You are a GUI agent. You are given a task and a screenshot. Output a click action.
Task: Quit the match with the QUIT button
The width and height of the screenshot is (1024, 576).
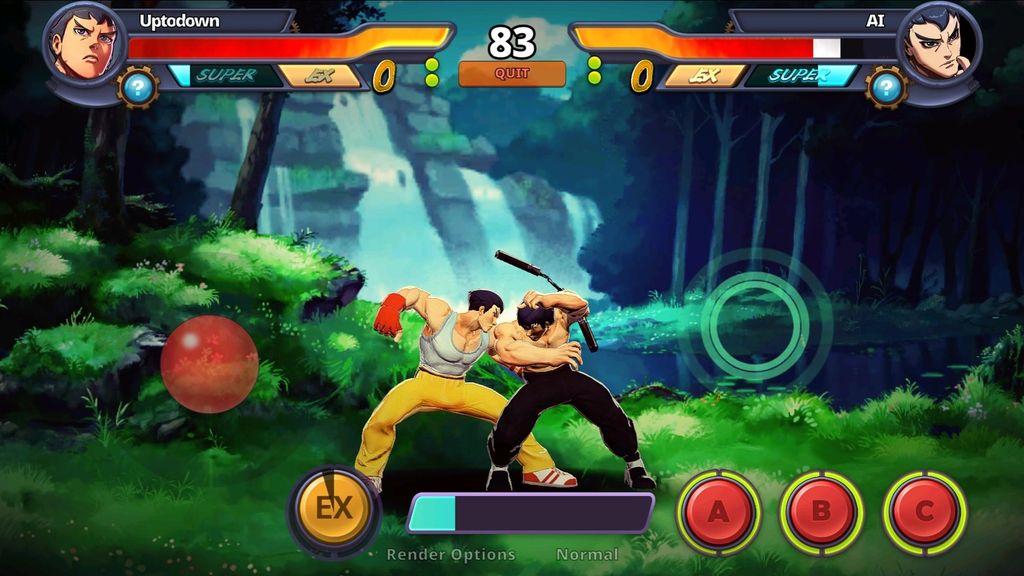[x=511, y=74]
